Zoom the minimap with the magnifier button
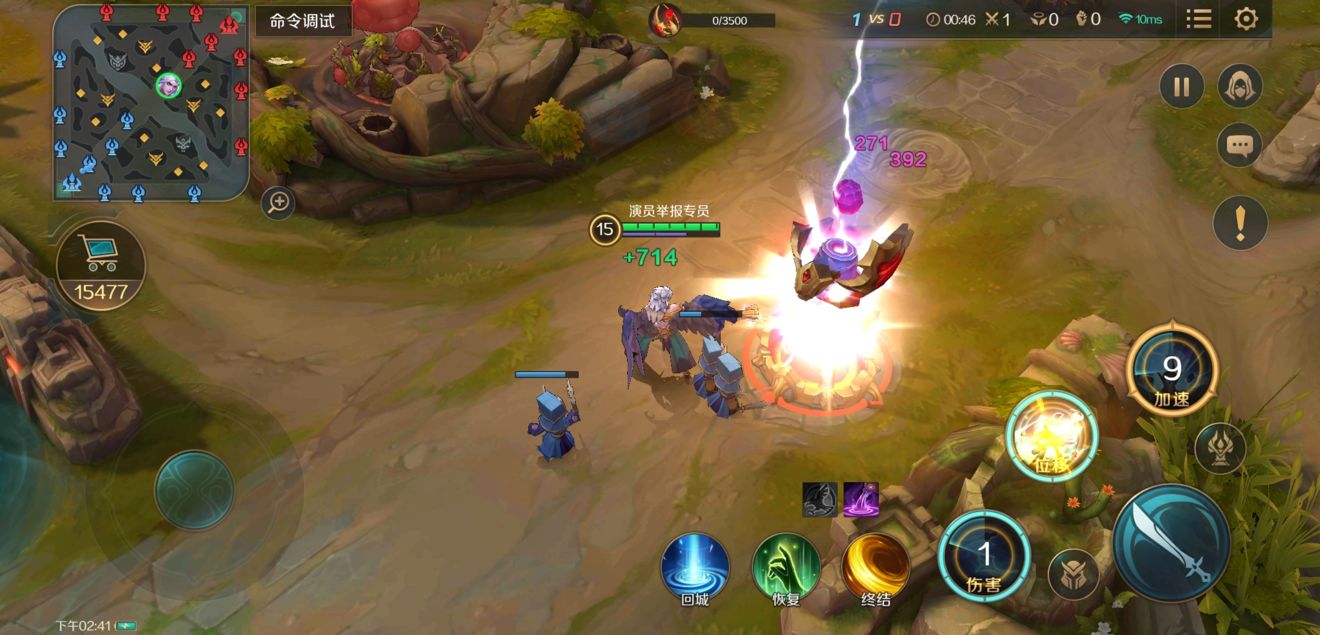 [278, 204]
